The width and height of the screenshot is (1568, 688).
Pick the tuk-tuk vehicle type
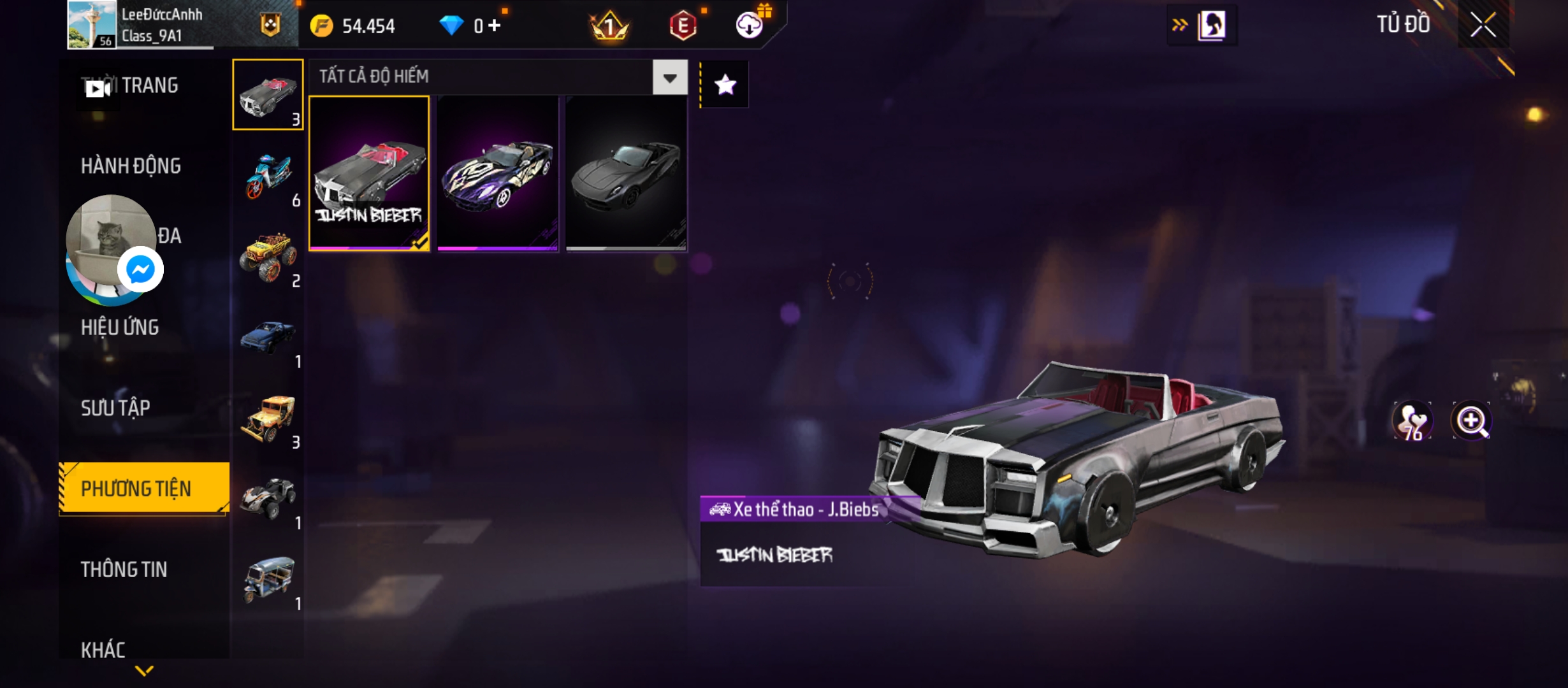(x=268, y=580)
